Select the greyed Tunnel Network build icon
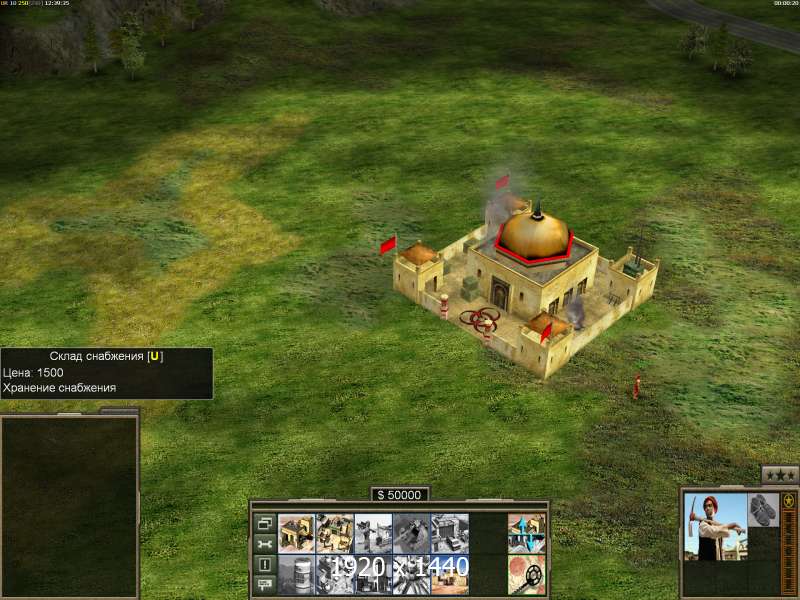Image resolution: width=800 pixels, height=600 pixels. (x=411, y=532)
